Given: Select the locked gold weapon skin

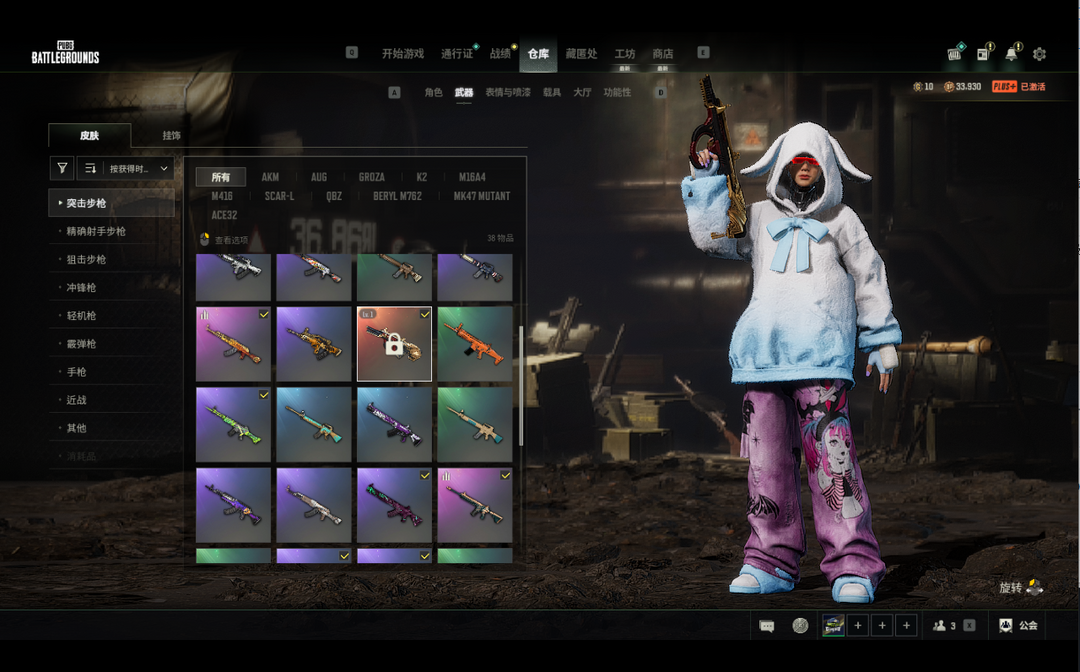Looking at the screenshot, I should point(394,344).
